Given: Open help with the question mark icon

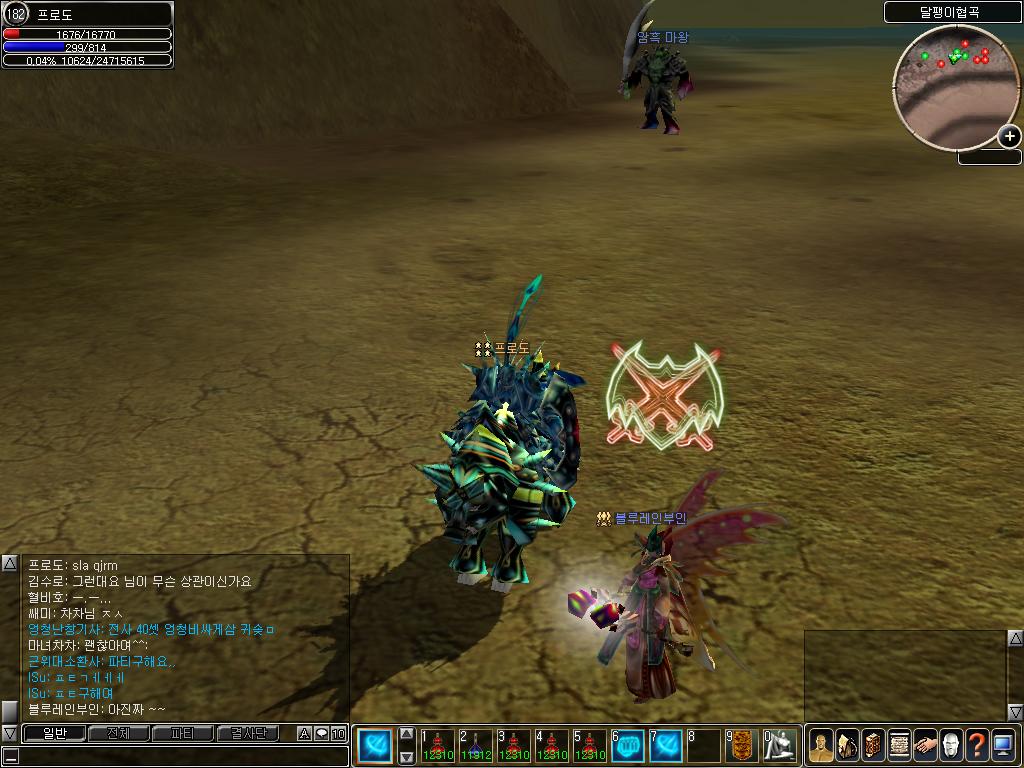Looking at the screenshot, I should coord(977,746).
